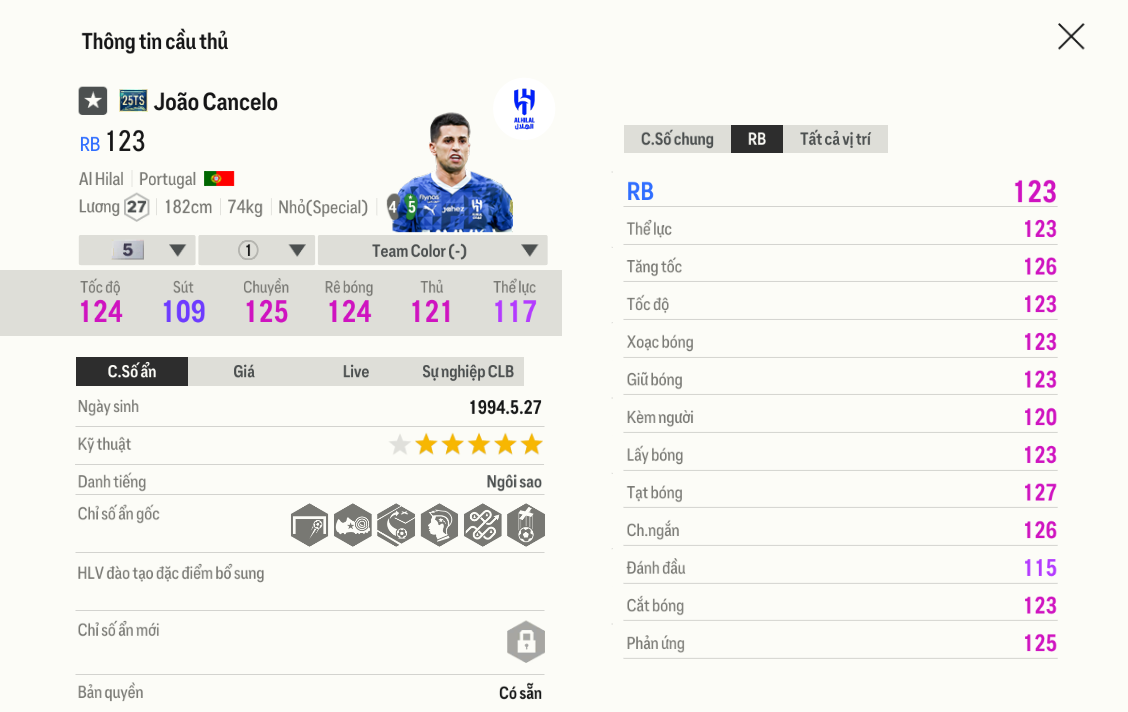Screen dimensions: 1128x712
Task: Switch to the C.Số chung tab
Action: tap(677, 139)
